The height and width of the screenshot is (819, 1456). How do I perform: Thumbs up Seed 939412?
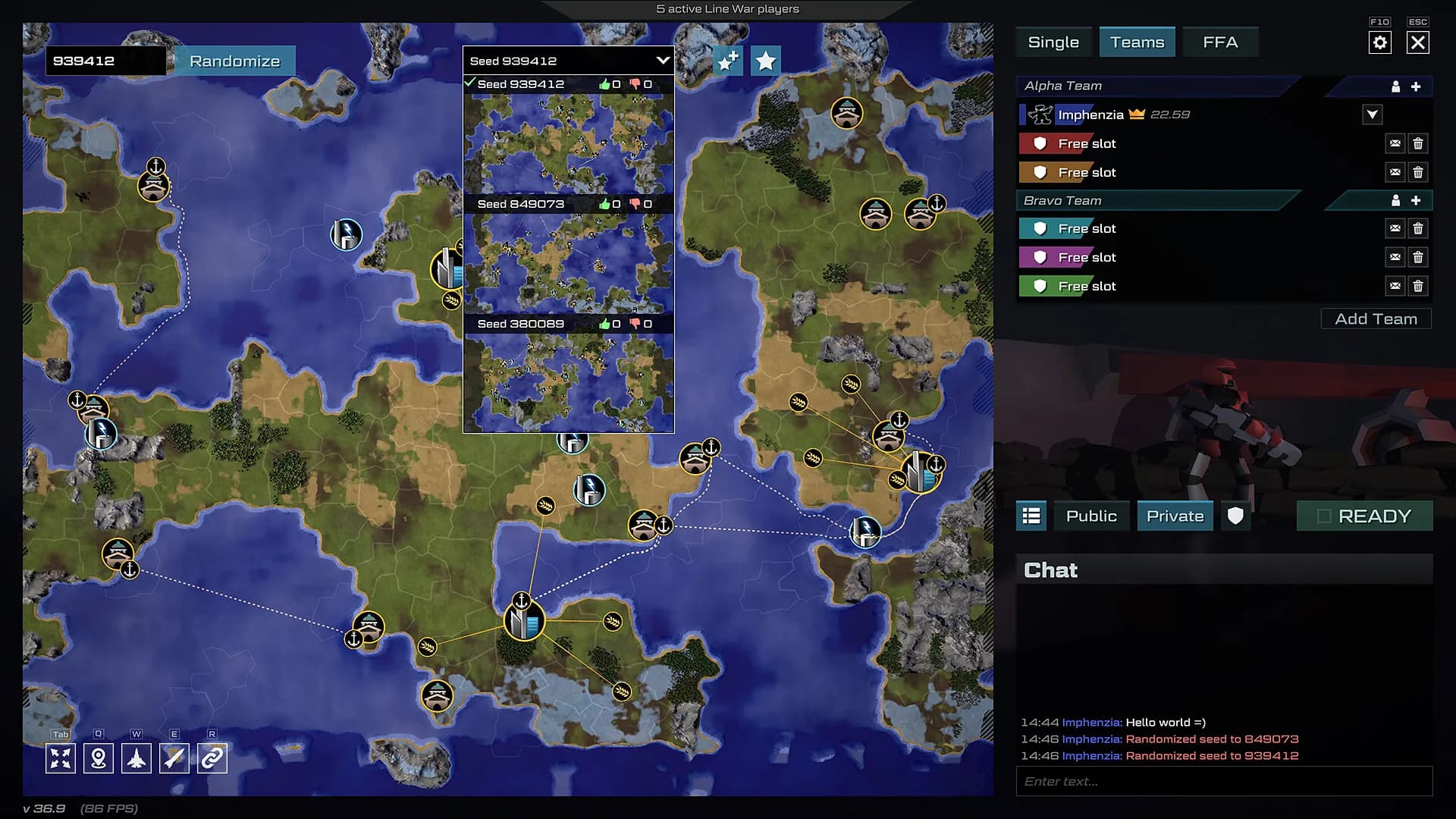pyautogui.click(x=604, y=85)
